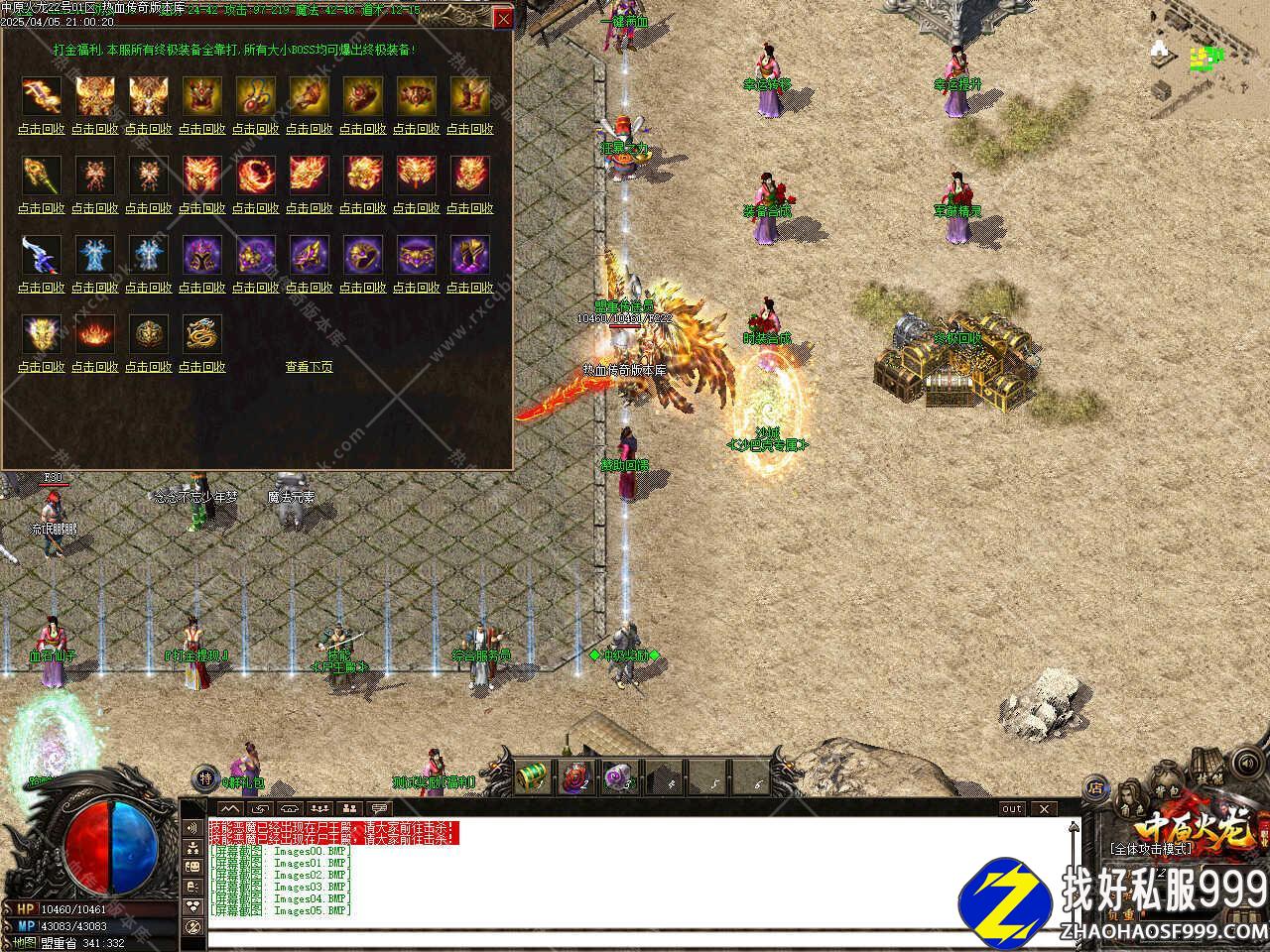Select the flaming ring item icon
This screenshot has height=952, width=1270.
(x=255, y=176)
